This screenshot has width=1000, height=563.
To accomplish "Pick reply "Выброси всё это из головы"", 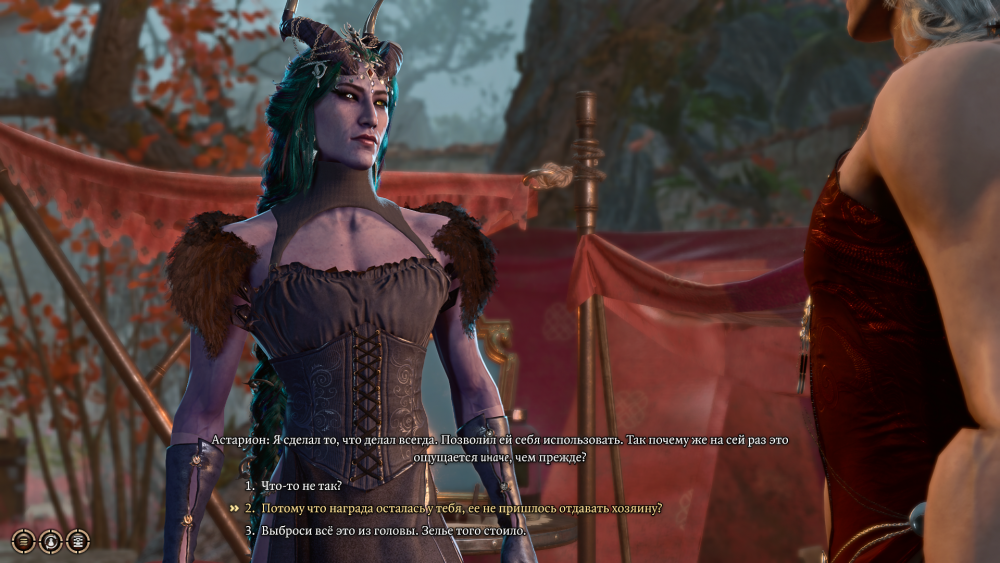I will pyautogui.click(x=393, y=530).
